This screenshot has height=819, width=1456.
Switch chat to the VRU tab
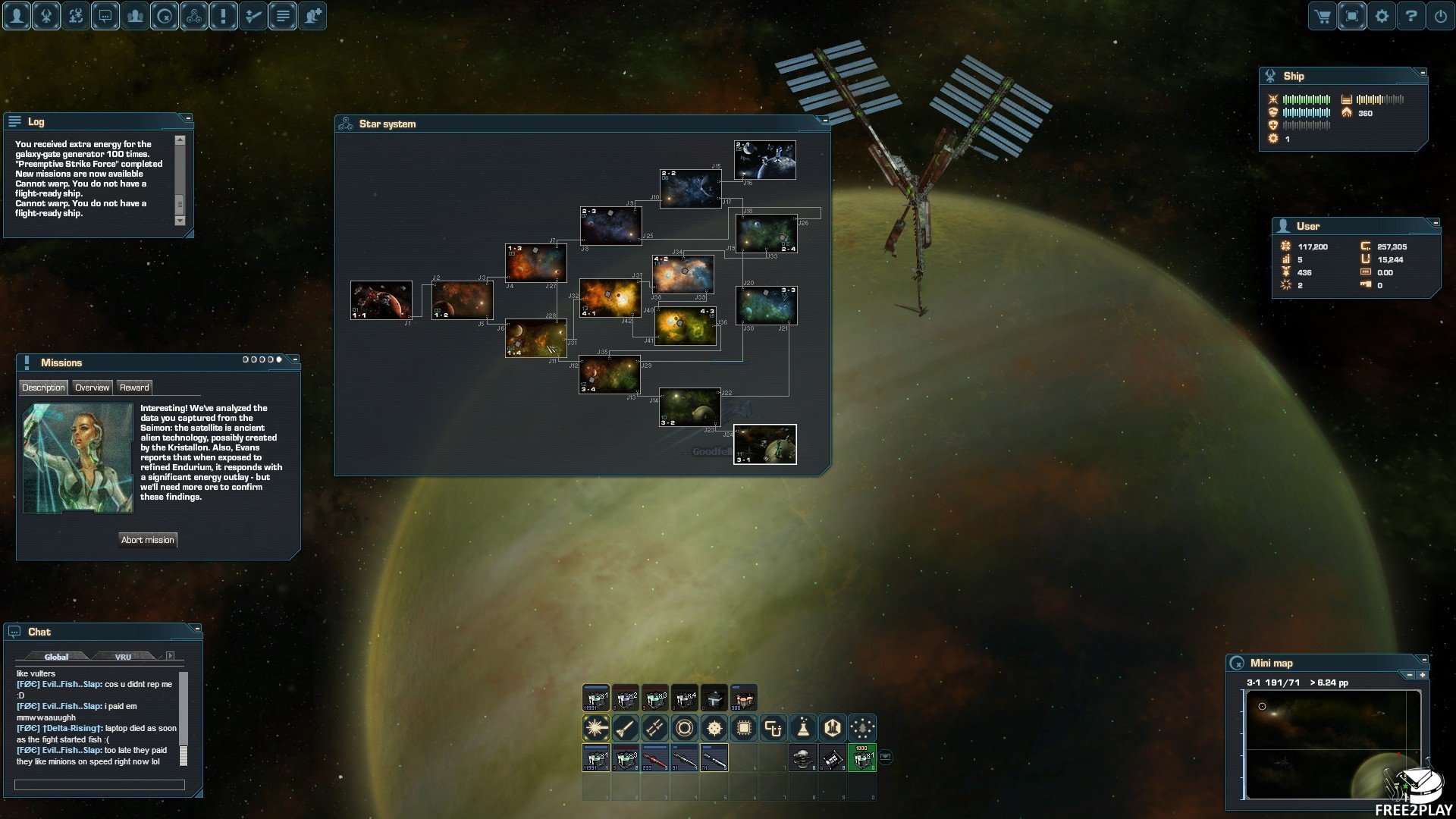124,657
